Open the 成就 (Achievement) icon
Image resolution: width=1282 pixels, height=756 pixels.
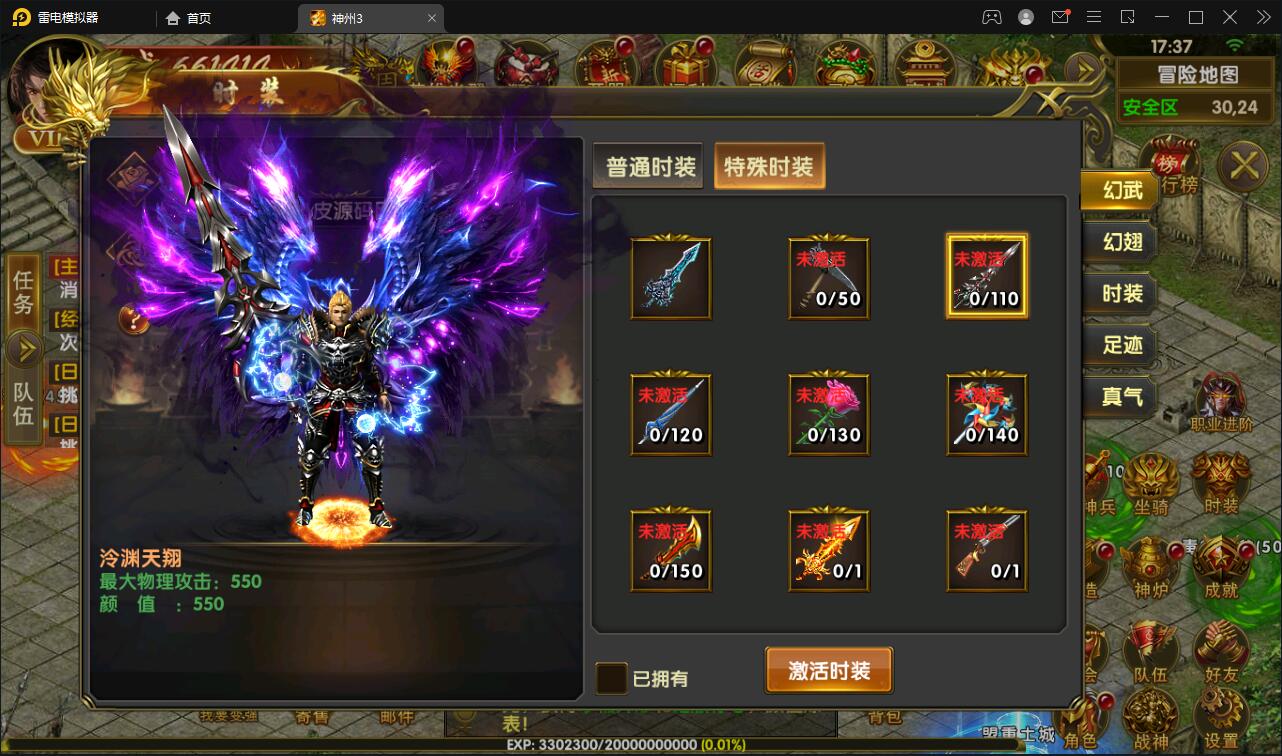(1222, 563)
